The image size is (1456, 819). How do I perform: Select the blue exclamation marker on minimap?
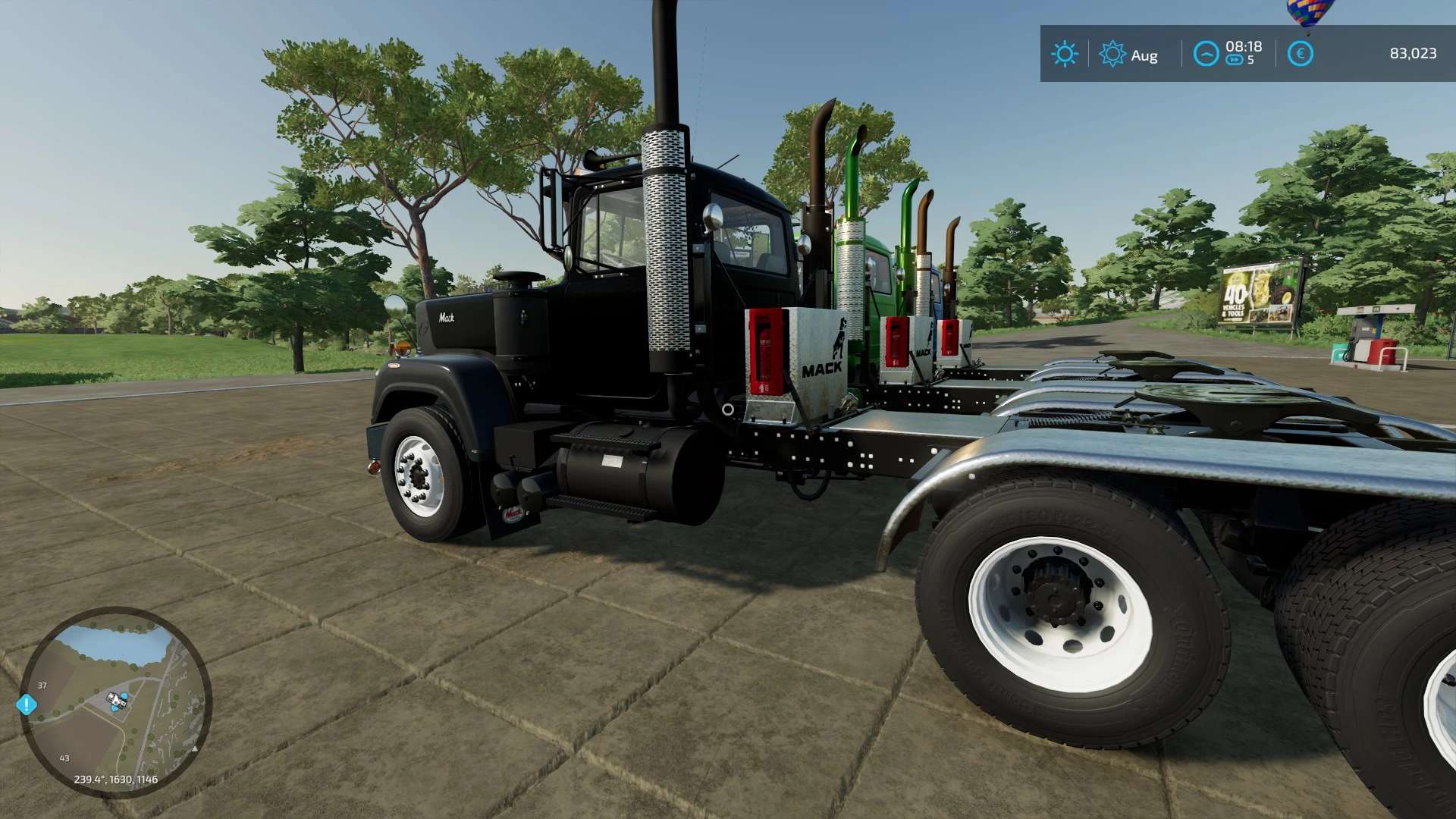27,704
